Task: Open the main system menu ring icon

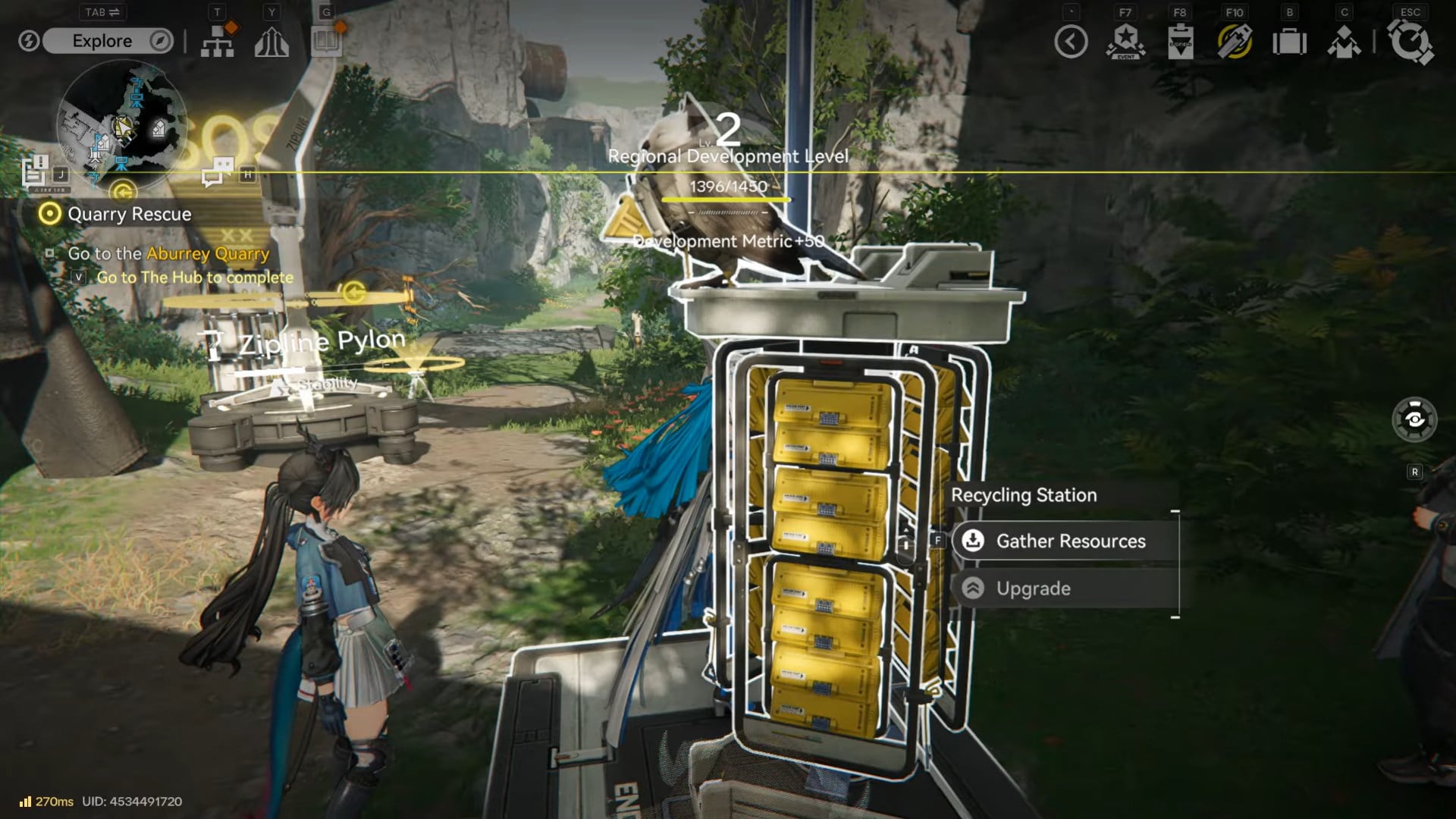Action: (1410, 42)
